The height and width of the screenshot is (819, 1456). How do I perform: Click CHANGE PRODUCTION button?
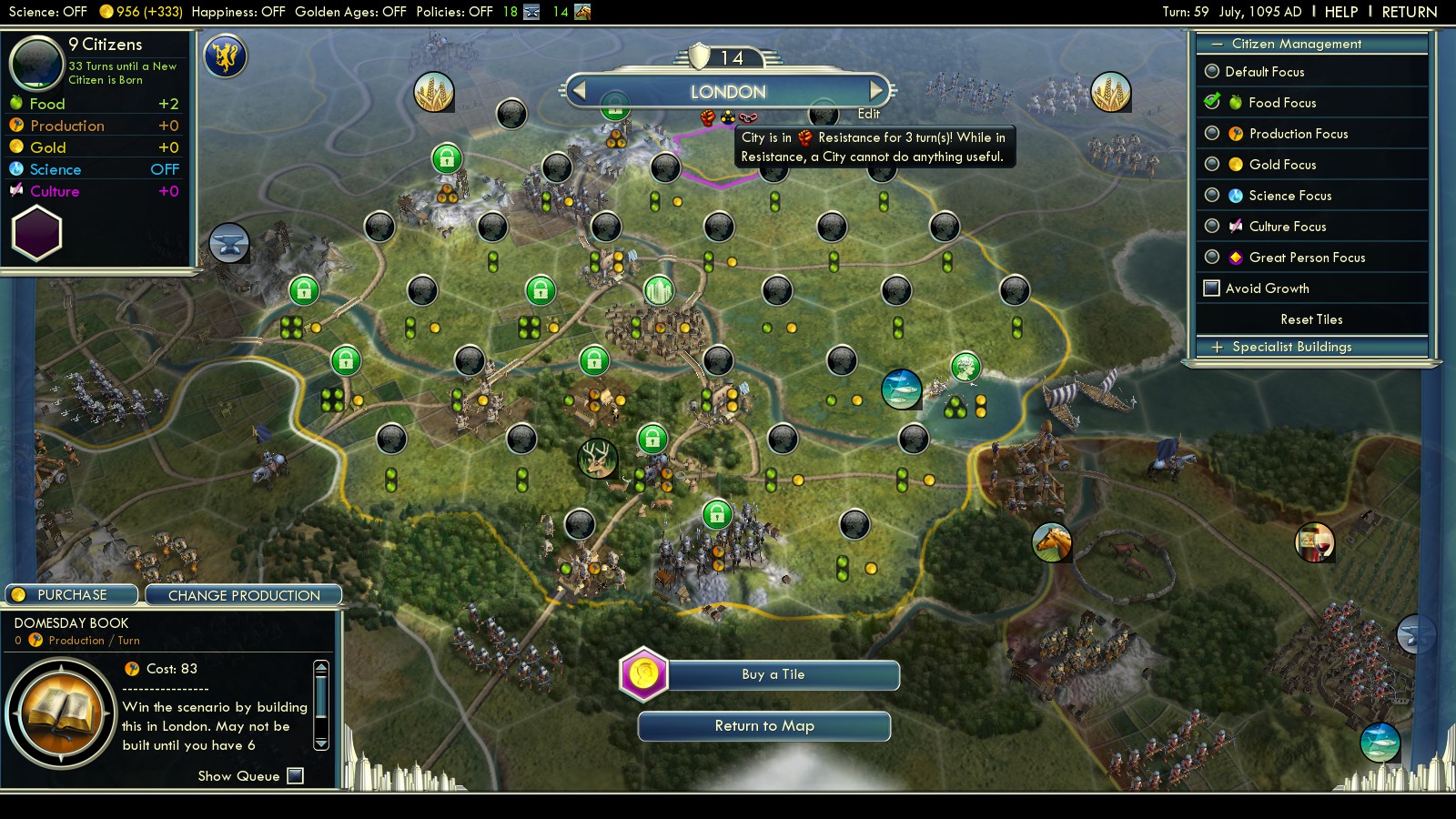(x=244, y=595)
